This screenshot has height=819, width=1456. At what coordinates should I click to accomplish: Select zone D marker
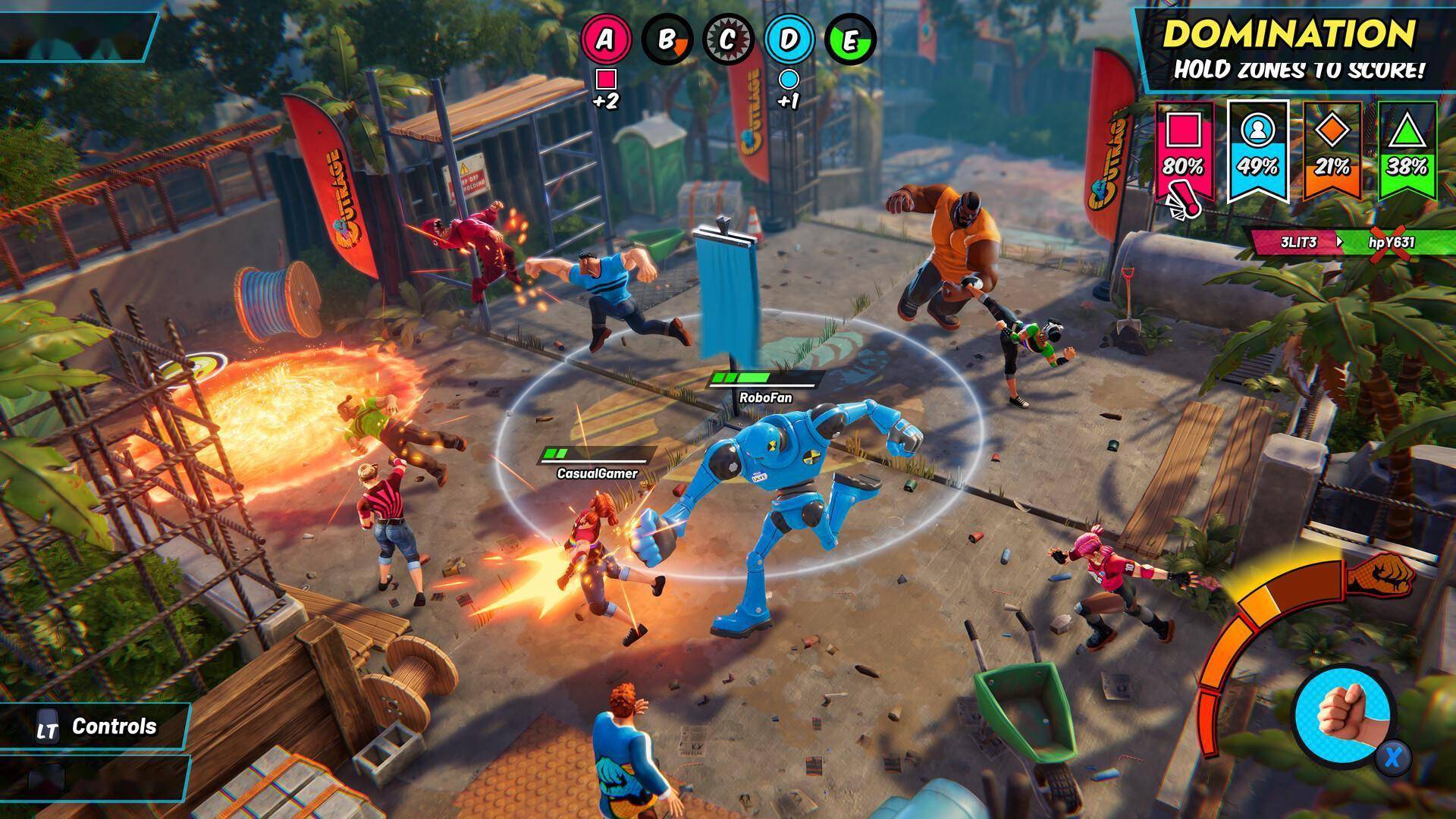coord(789,39)
